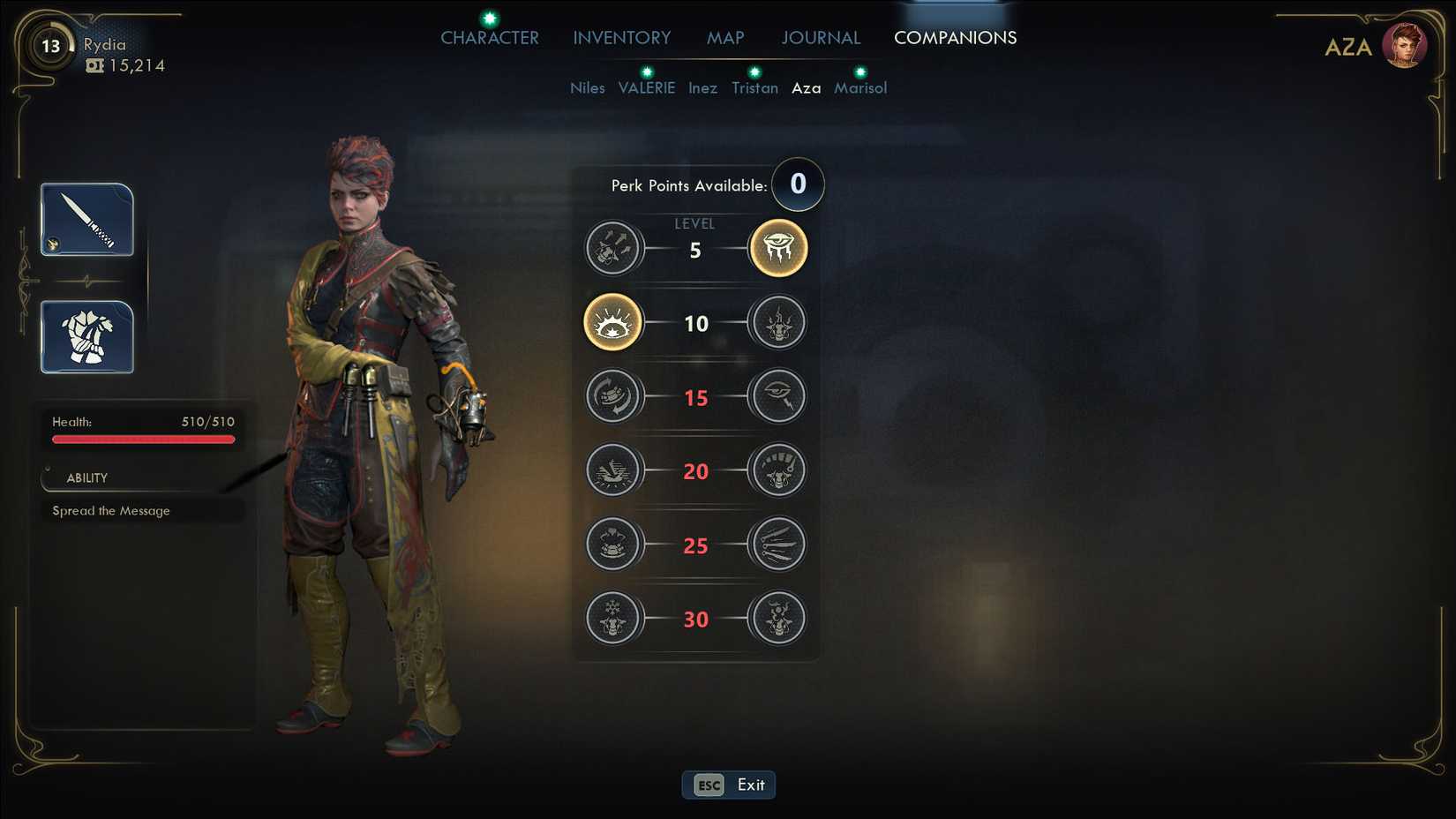Open Aza's armor equipment slot
The height and width of the screenshot is (819, 1456).
pos(87,337)
